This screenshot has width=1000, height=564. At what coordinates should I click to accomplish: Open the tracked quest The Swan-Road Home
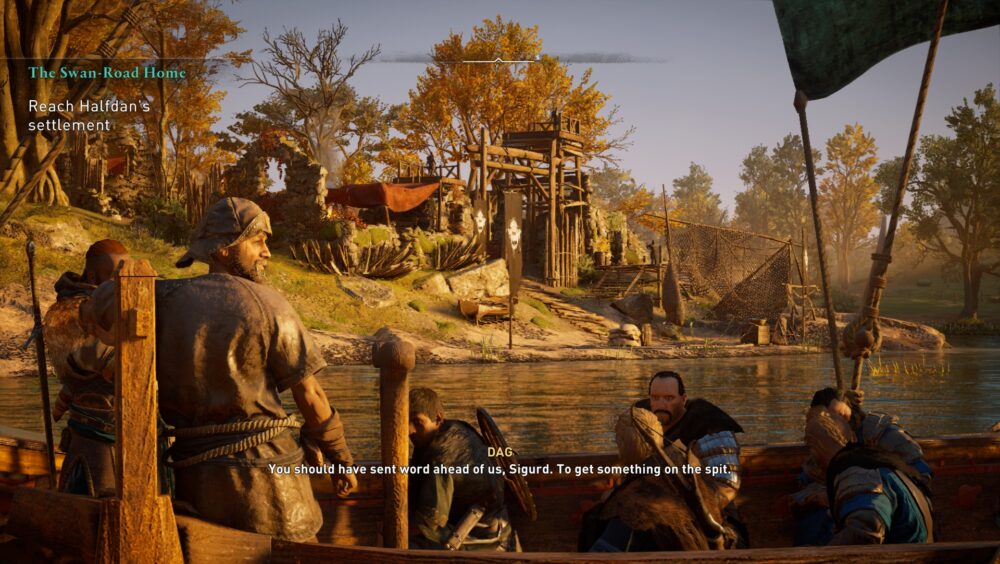[x=107, y=73]
